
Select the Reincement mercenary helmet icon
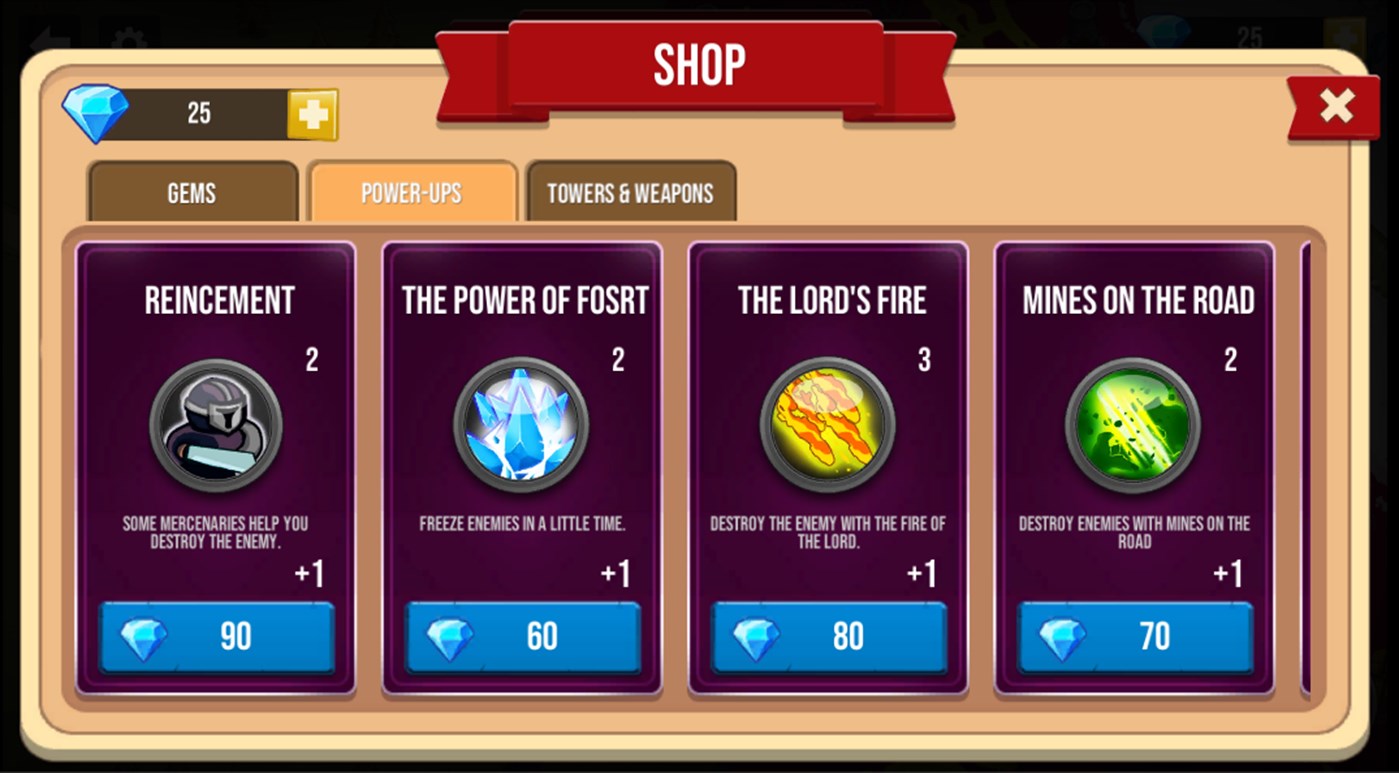click(217, 424)
